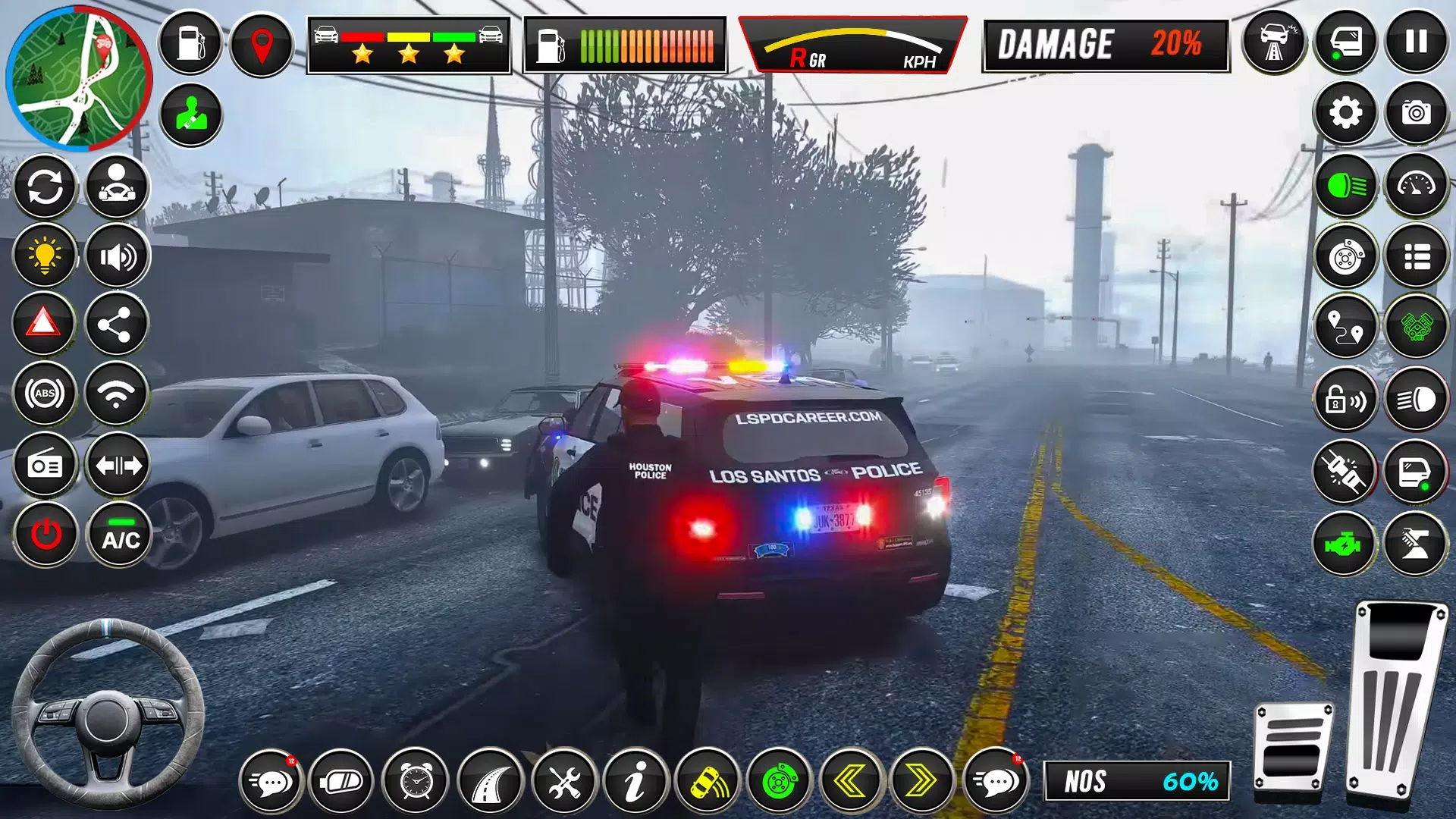Turn on the red hazard triangle
Viewport: 1456px width, 819px height.
tap(44, 324)
